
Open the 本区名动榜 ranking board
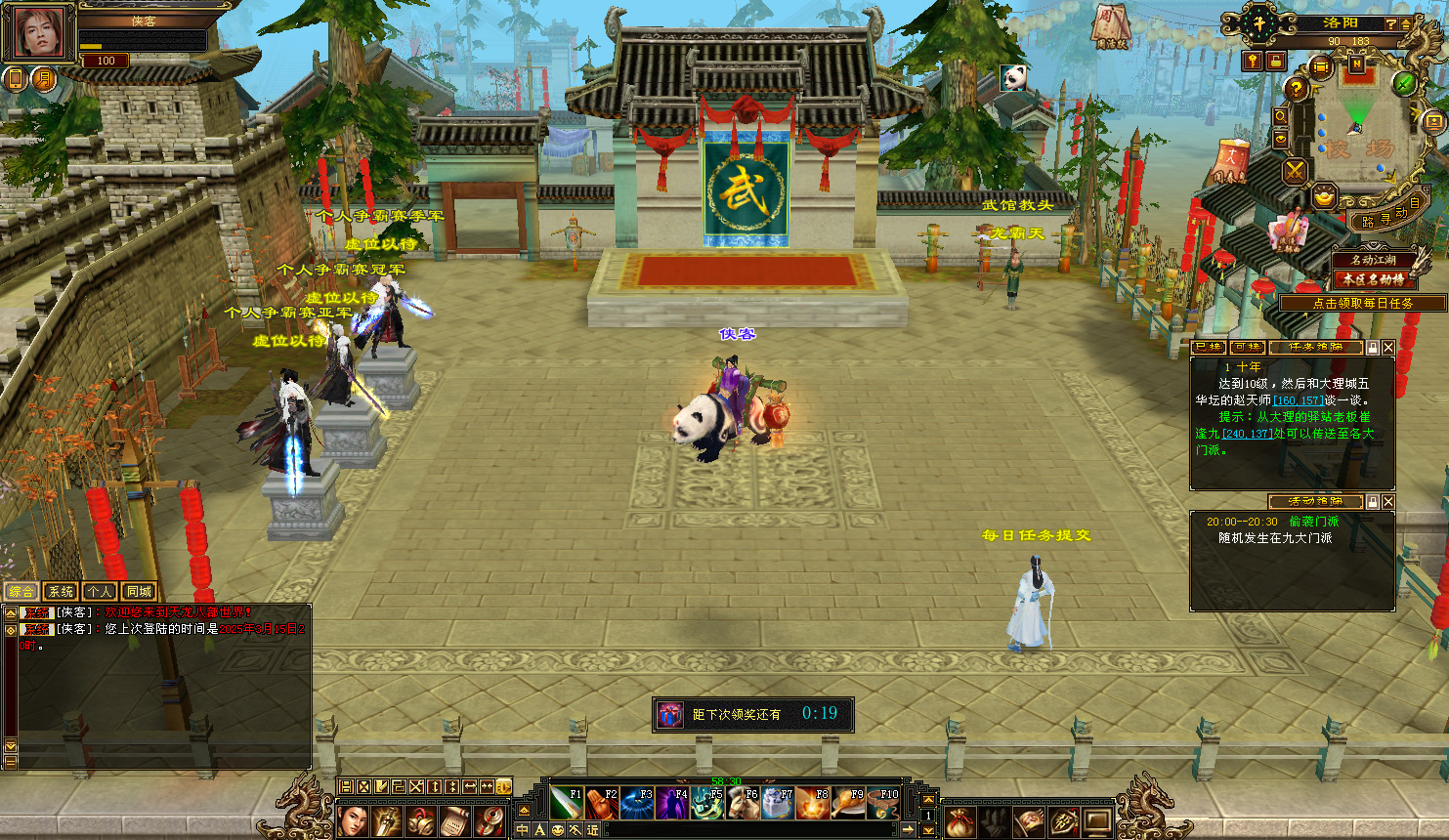(x=1373, y=279)
